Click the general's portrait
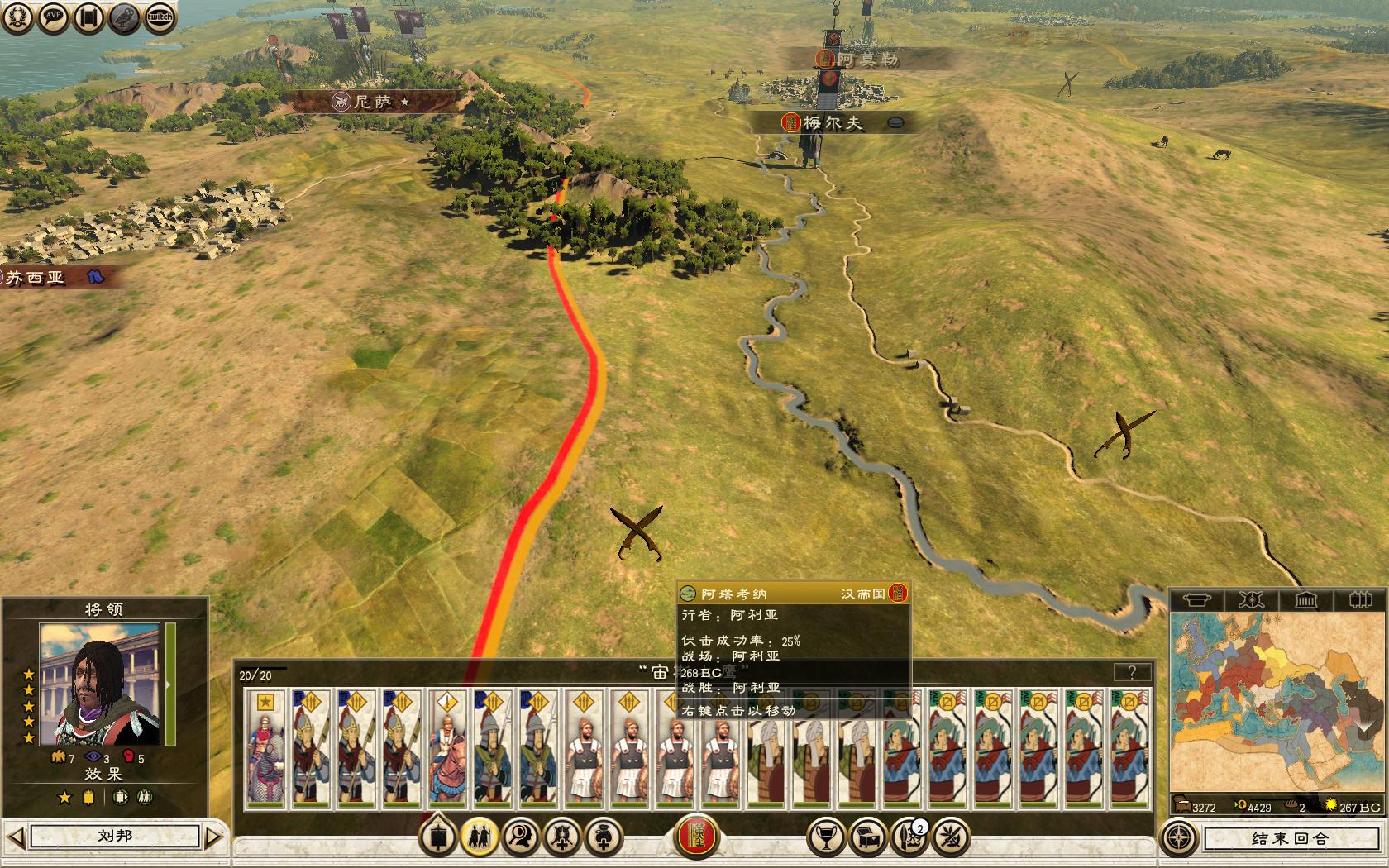1389x868 pixels. point(99,684)
